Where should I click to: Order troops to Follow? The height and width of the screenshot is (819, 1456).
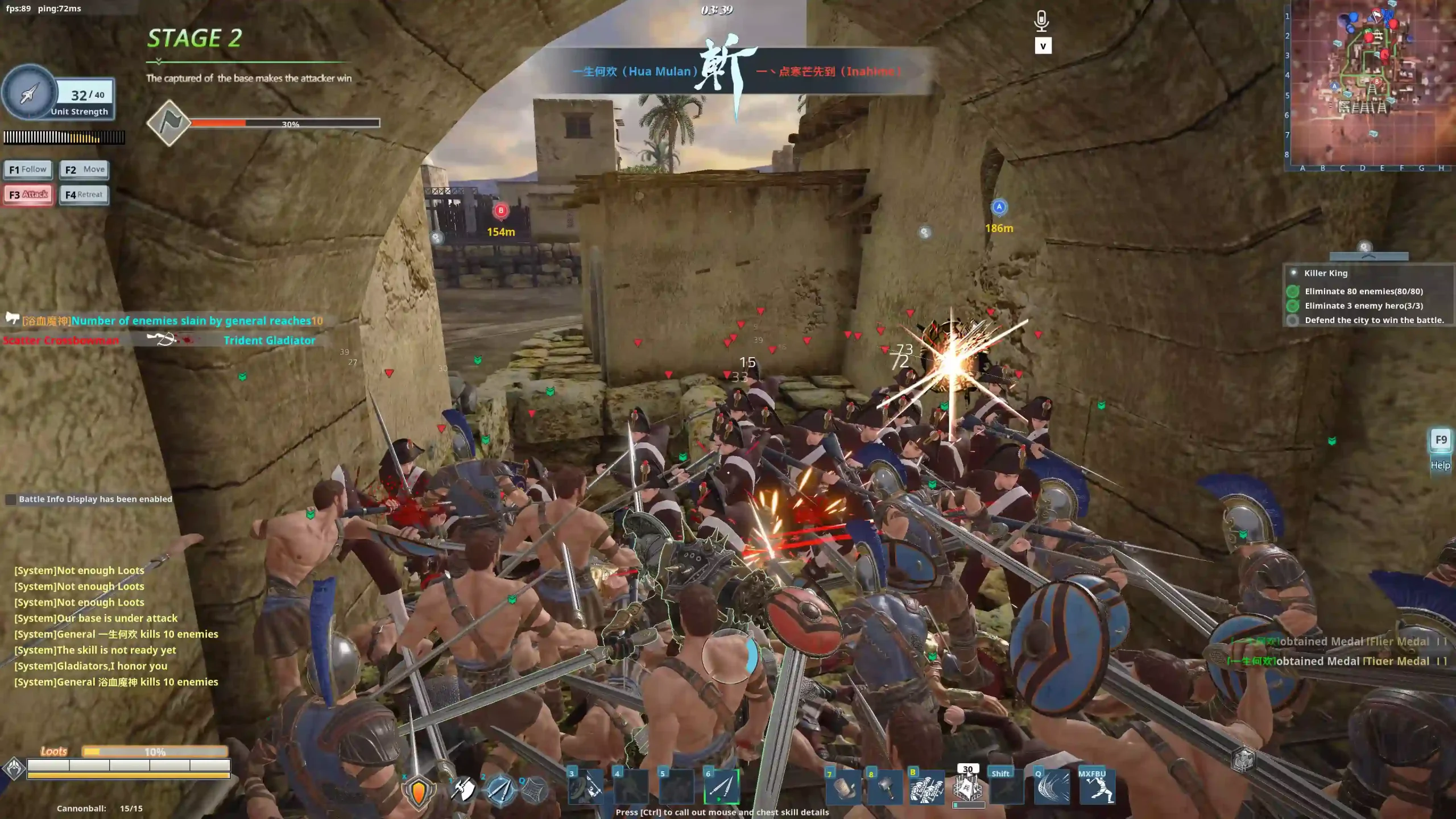(x=28, y=169)
